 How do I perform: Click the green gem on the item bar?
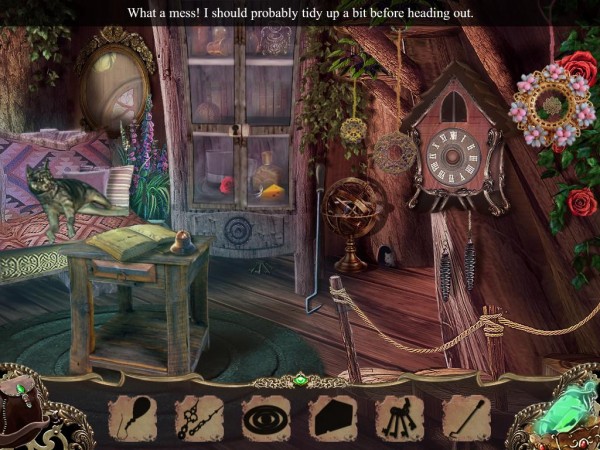point(300,380)
